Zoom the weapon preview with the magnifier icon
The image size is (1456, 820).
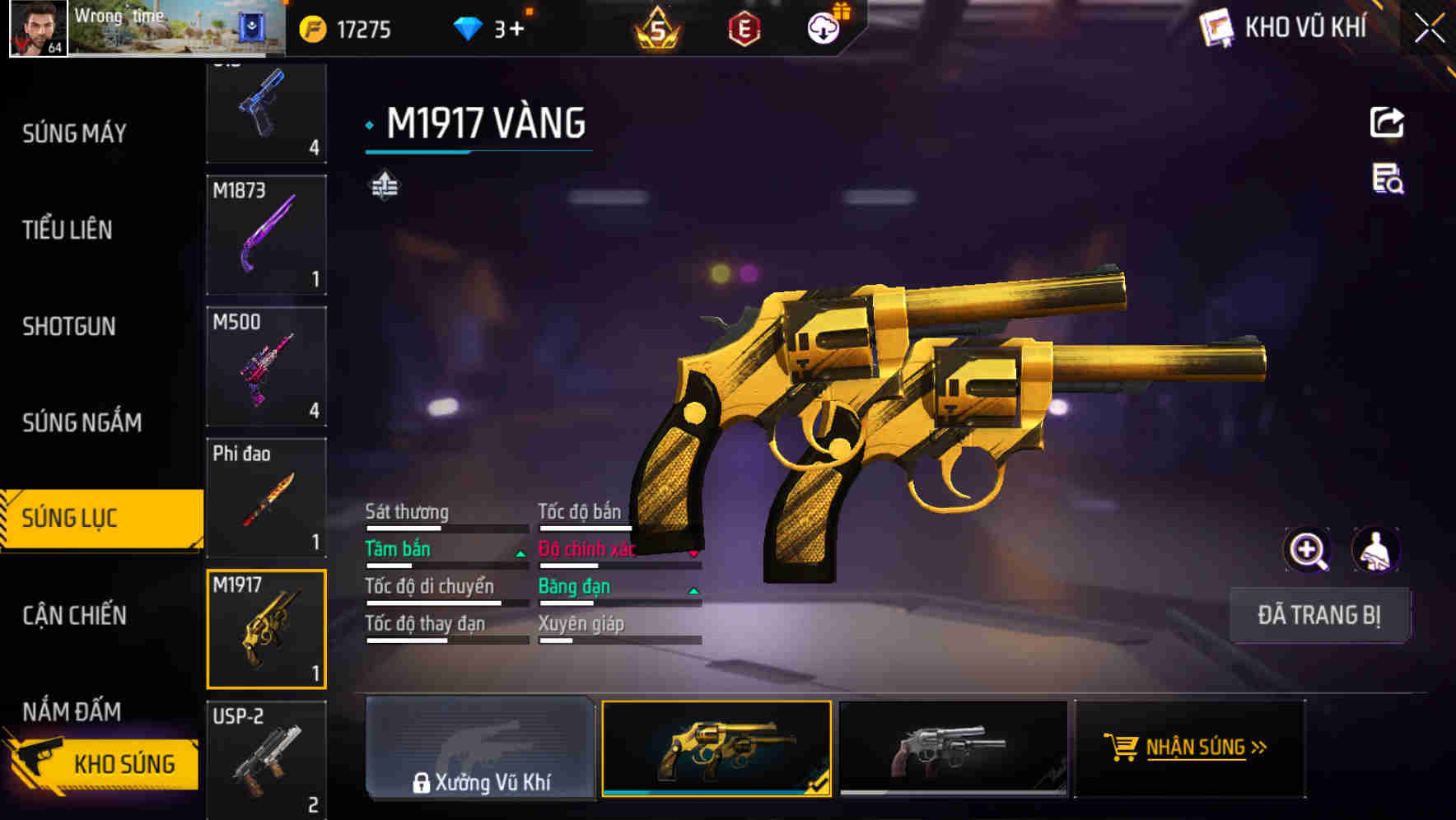click(x=1306, y=549)
